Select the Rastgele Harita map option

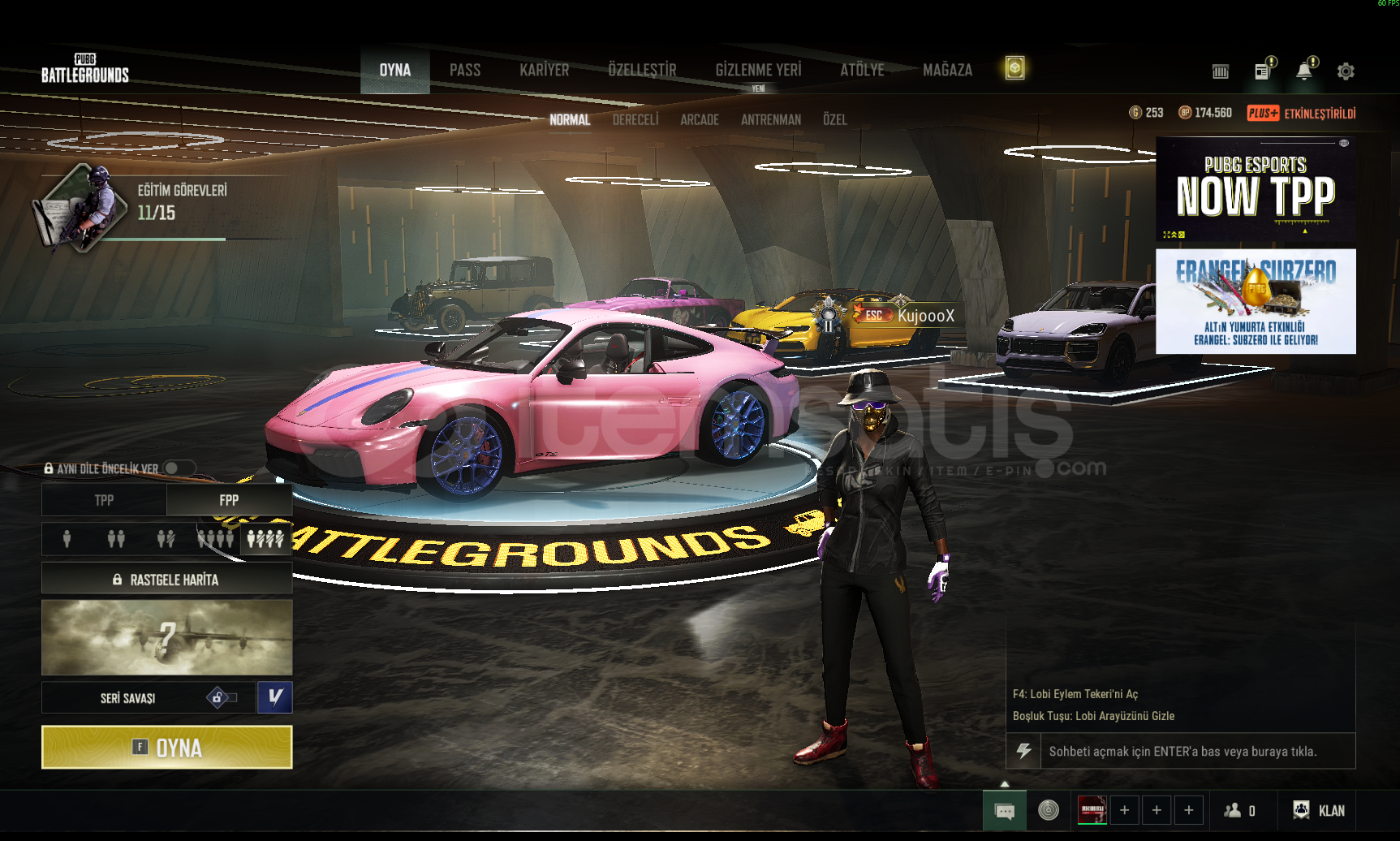[166, 580]
